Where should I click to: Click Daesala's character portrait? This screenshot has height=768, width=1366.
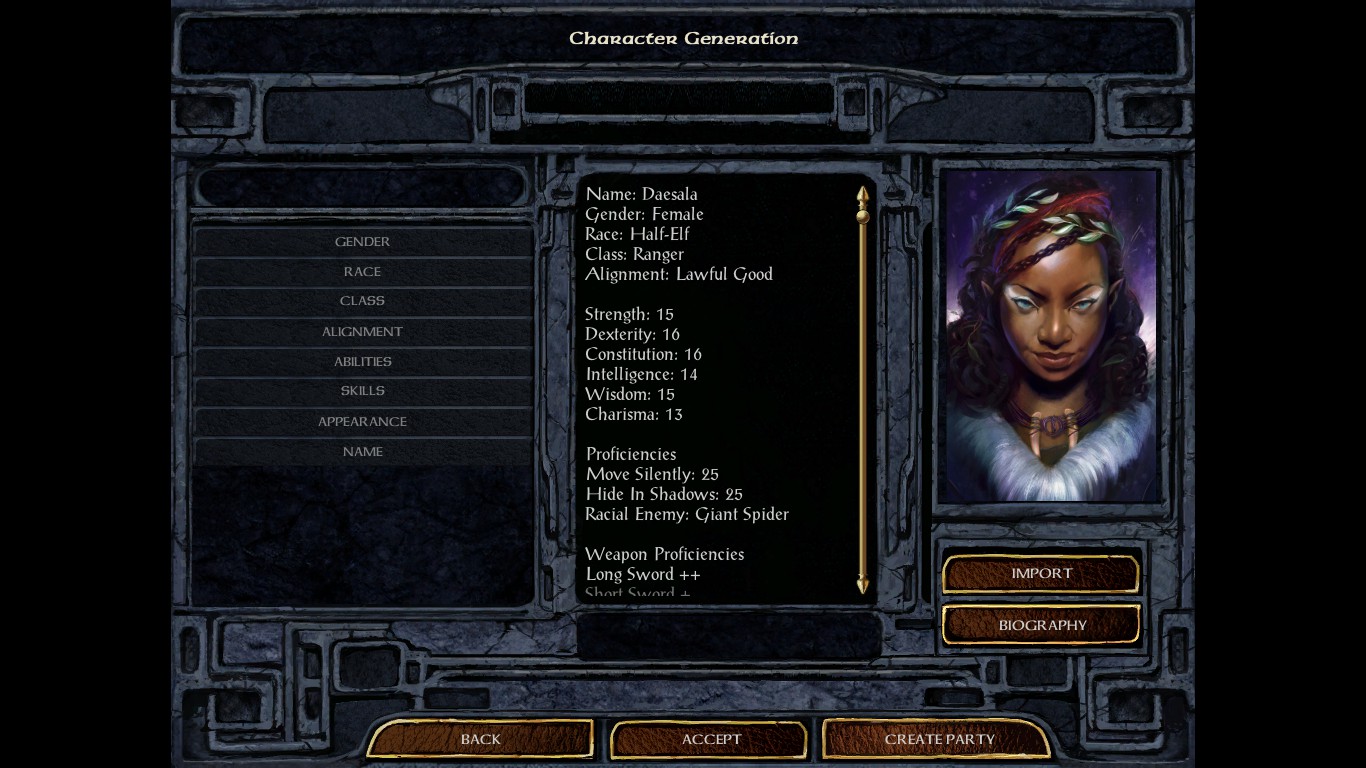pos(1049,335)
